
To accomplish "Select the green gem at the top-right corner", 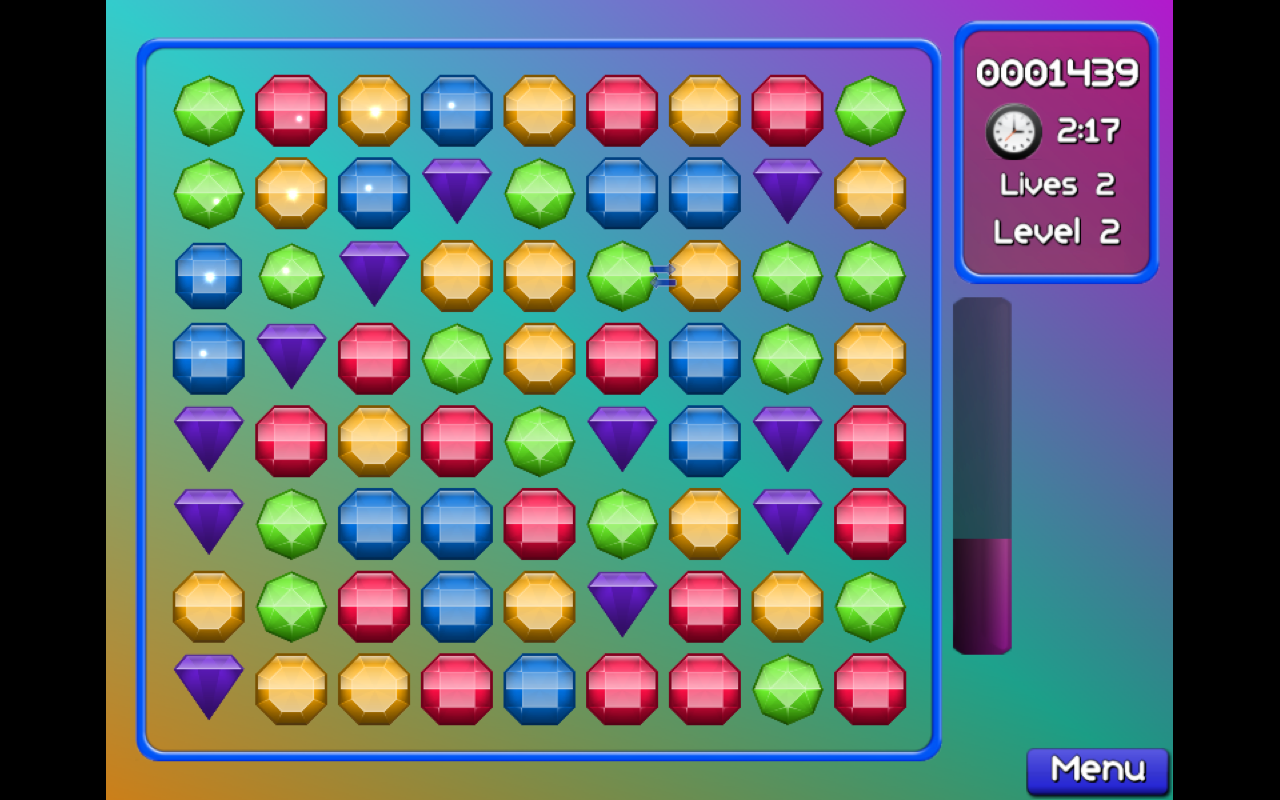I will point(870,110).
